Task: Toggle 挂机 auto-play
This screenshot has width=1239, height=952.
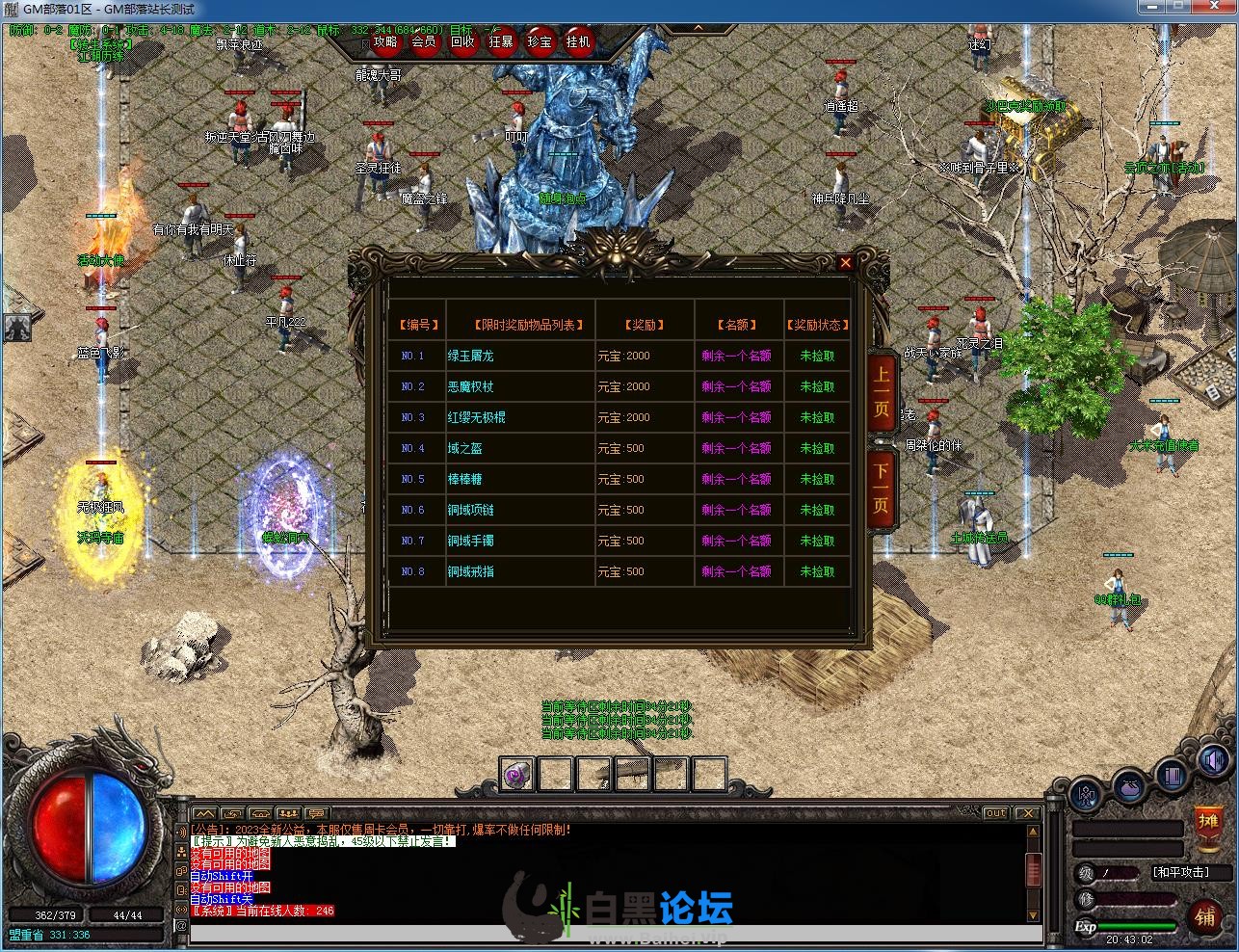Action: point(578,42)
